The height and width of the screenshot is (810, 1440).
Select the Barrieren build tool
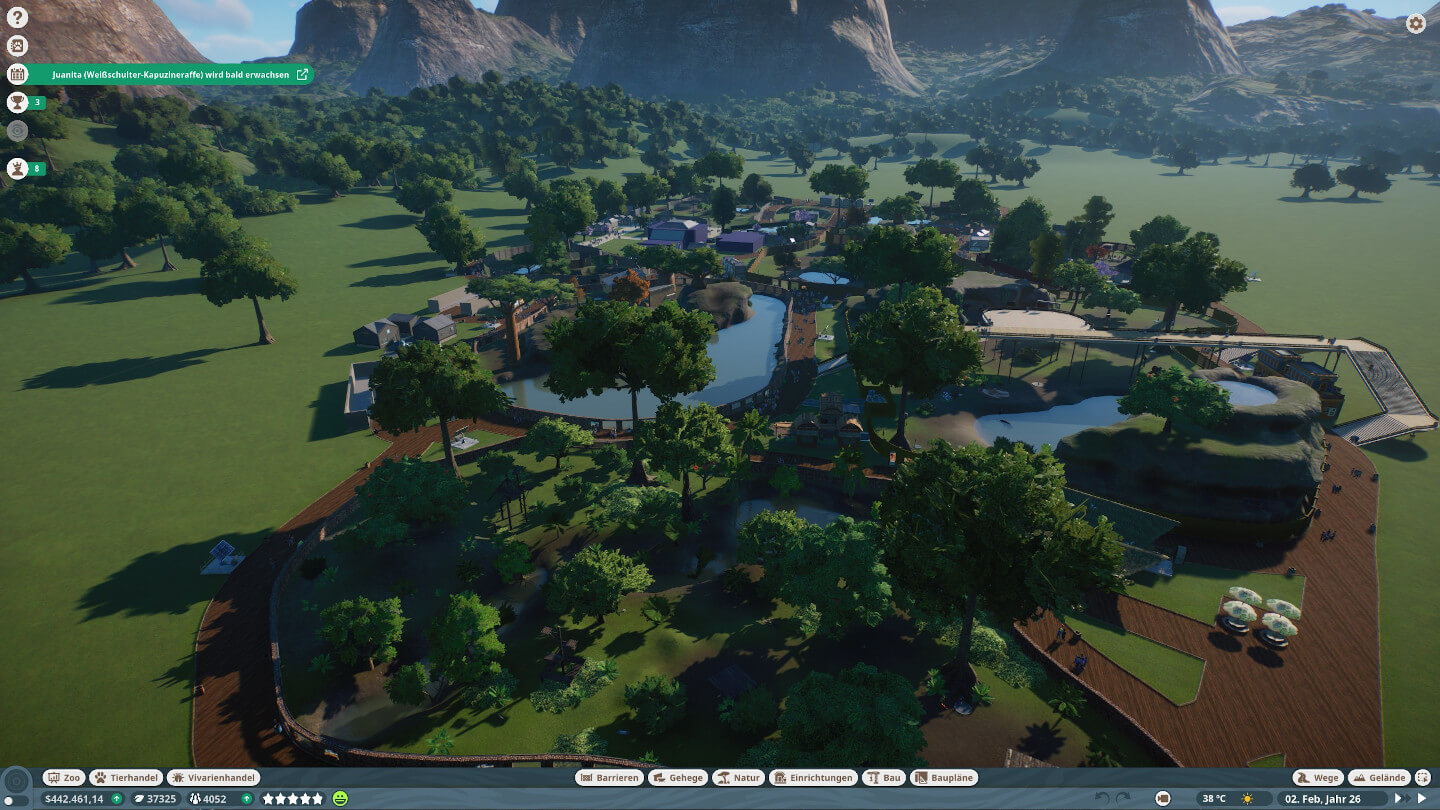(609, 777)
